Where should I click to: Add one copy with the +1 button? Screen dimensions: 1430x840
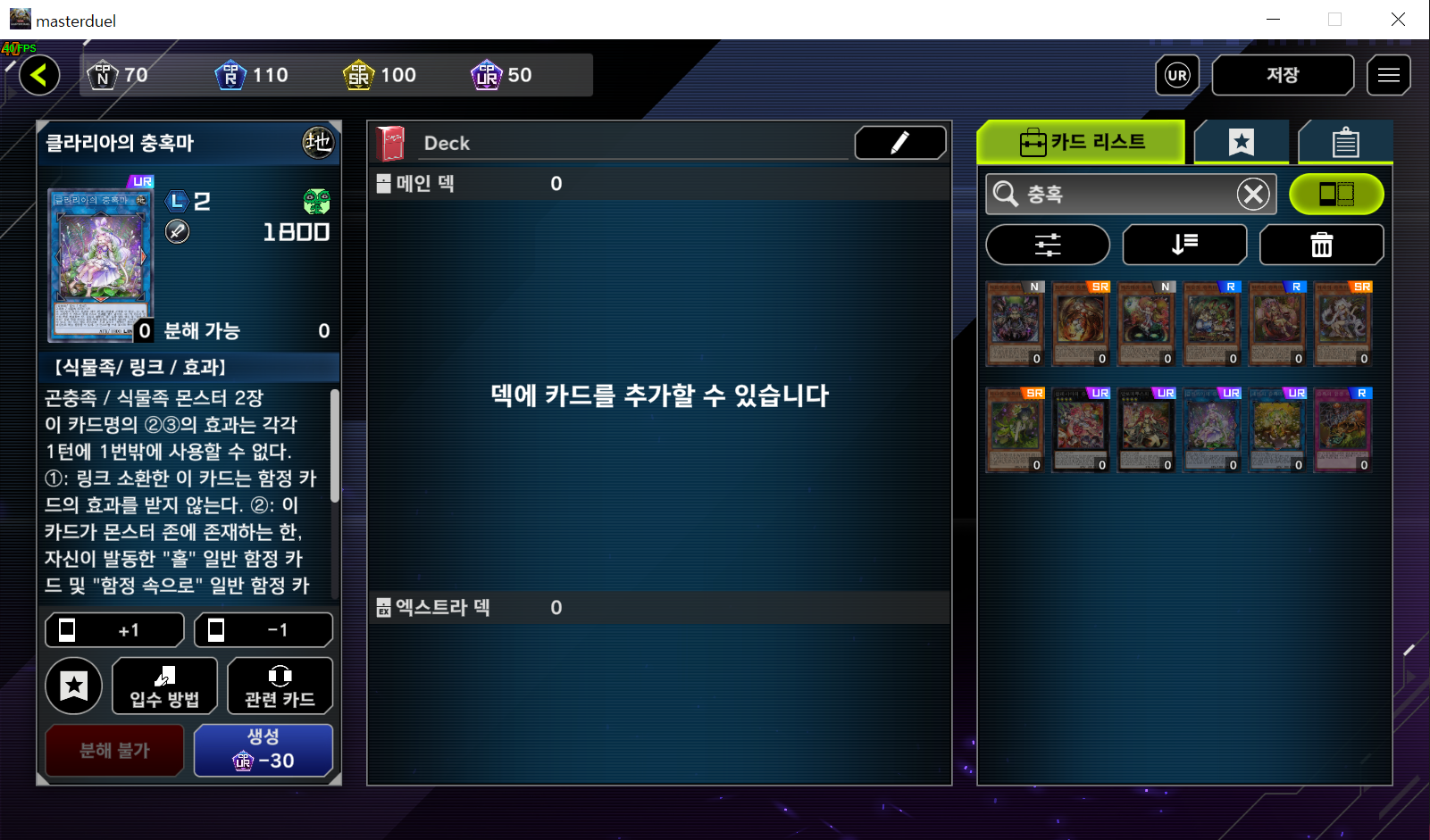tap(115, 630)
